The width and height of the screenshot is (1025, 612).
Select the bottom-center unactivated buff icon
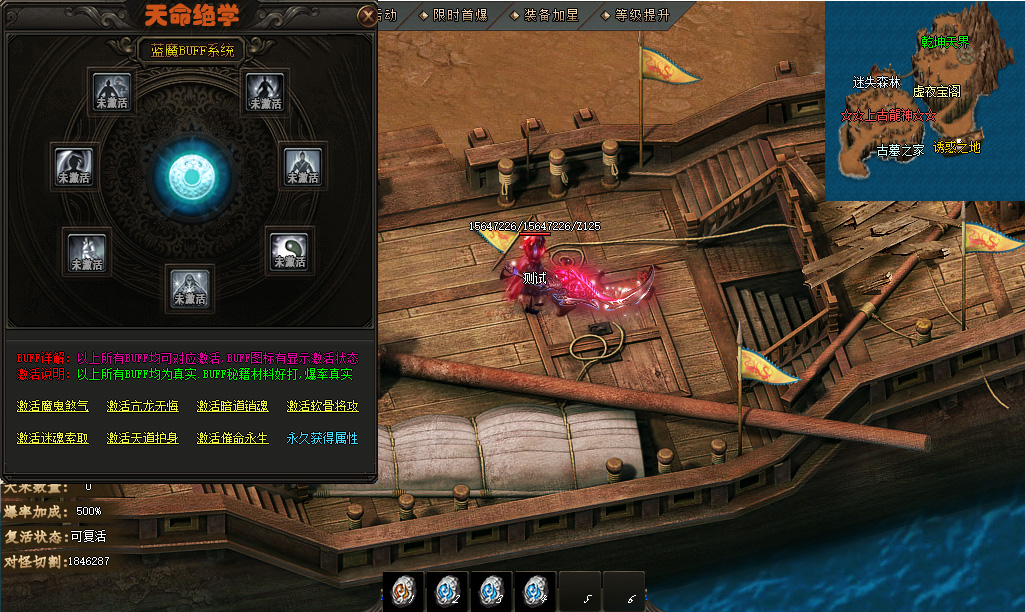[x=189, y=287]
